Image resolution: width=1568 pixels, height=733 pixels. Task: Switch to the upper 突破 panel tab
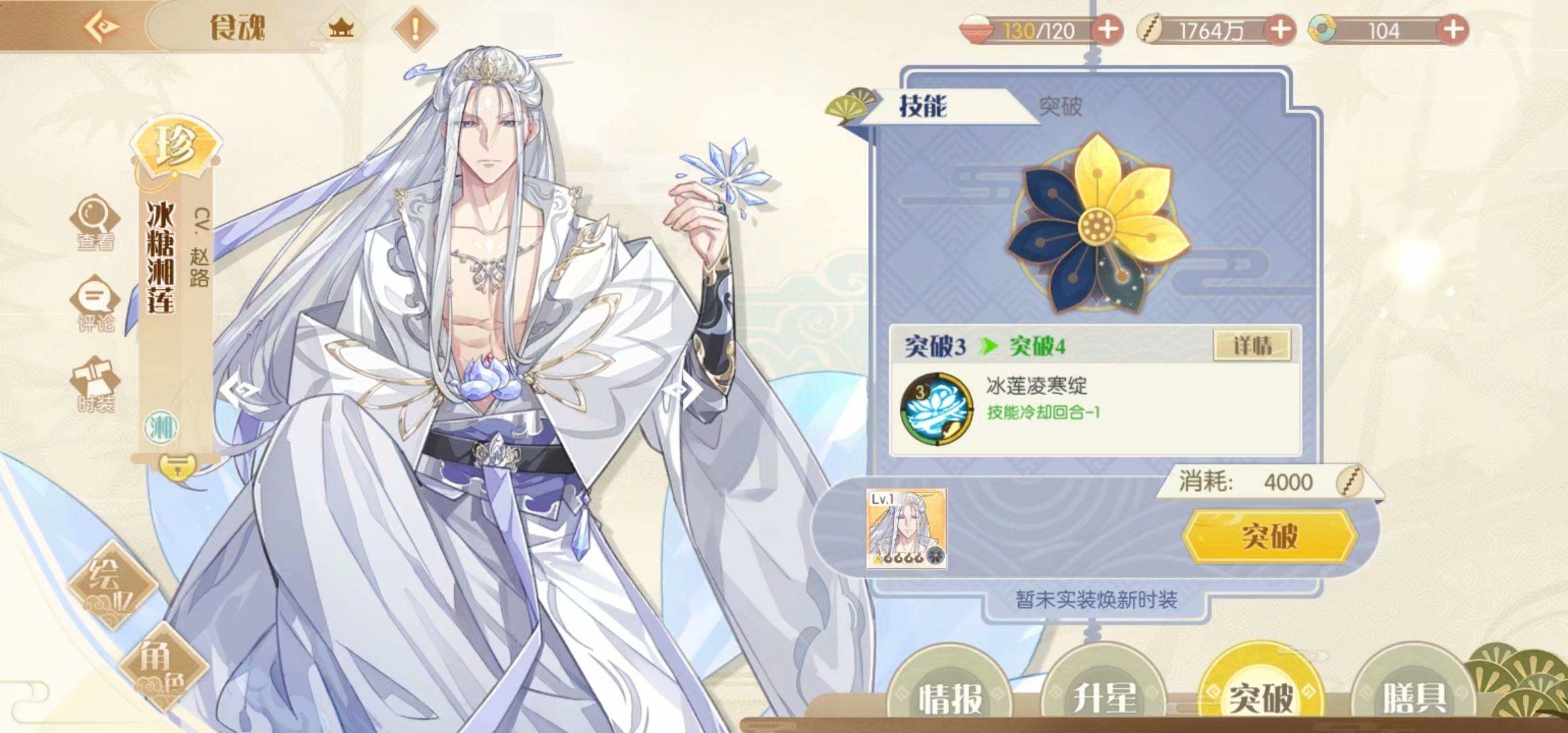(1060, 106)
